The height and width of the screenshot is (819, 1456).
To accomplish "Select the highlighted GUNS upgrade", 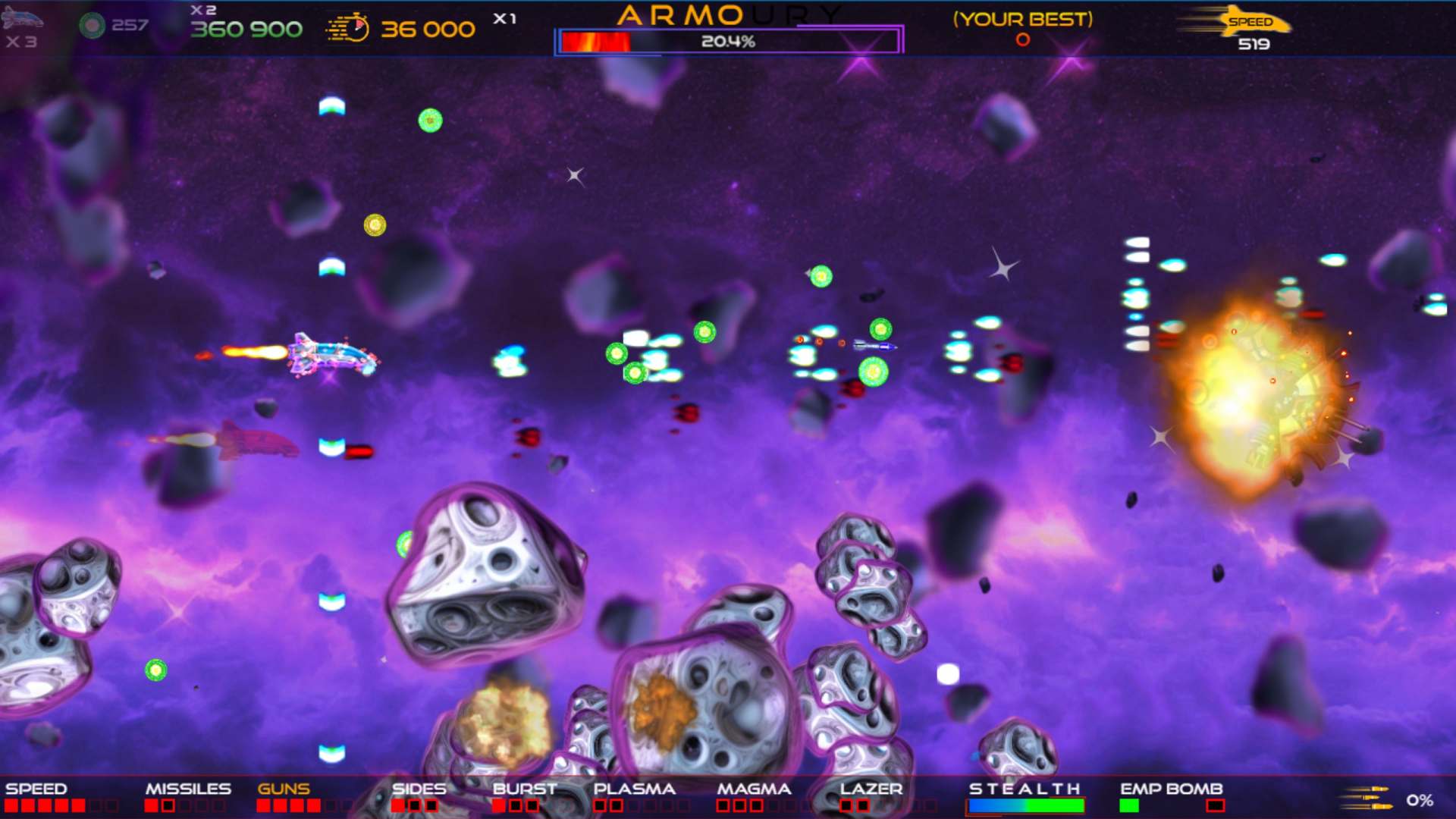I will coord(284,789).
